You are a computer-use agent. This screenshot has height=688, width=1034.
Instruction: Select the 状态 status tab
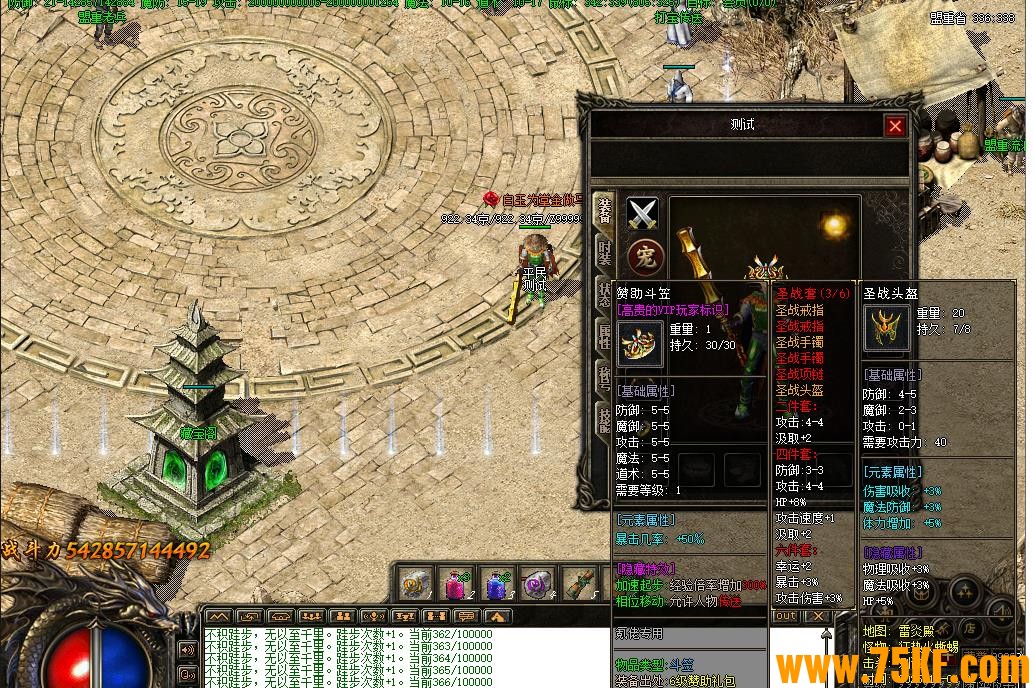604,293
